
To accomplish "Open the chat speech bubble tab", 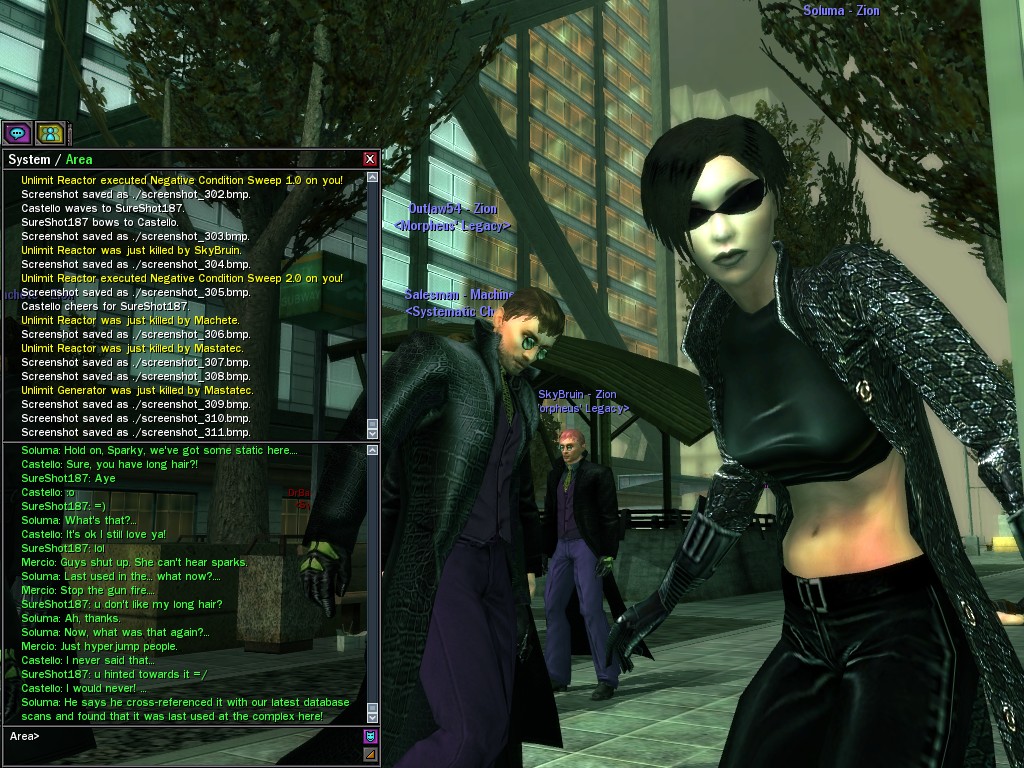I will [x=17, y=133].
